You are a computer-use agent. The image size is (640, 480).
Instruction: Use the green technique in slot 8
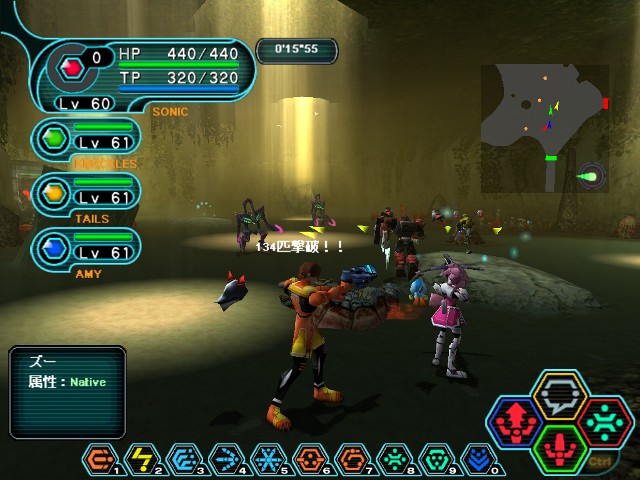394,461
